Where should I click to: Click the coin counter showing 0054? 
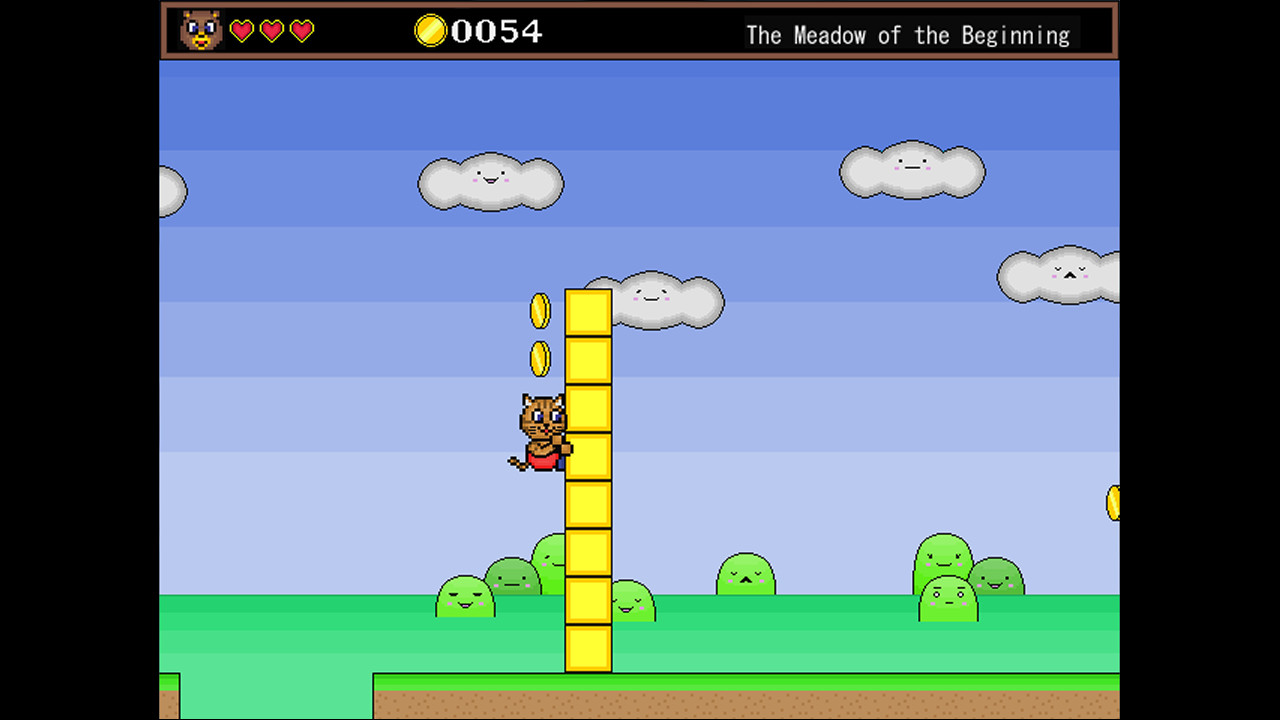tap(496, 31)
